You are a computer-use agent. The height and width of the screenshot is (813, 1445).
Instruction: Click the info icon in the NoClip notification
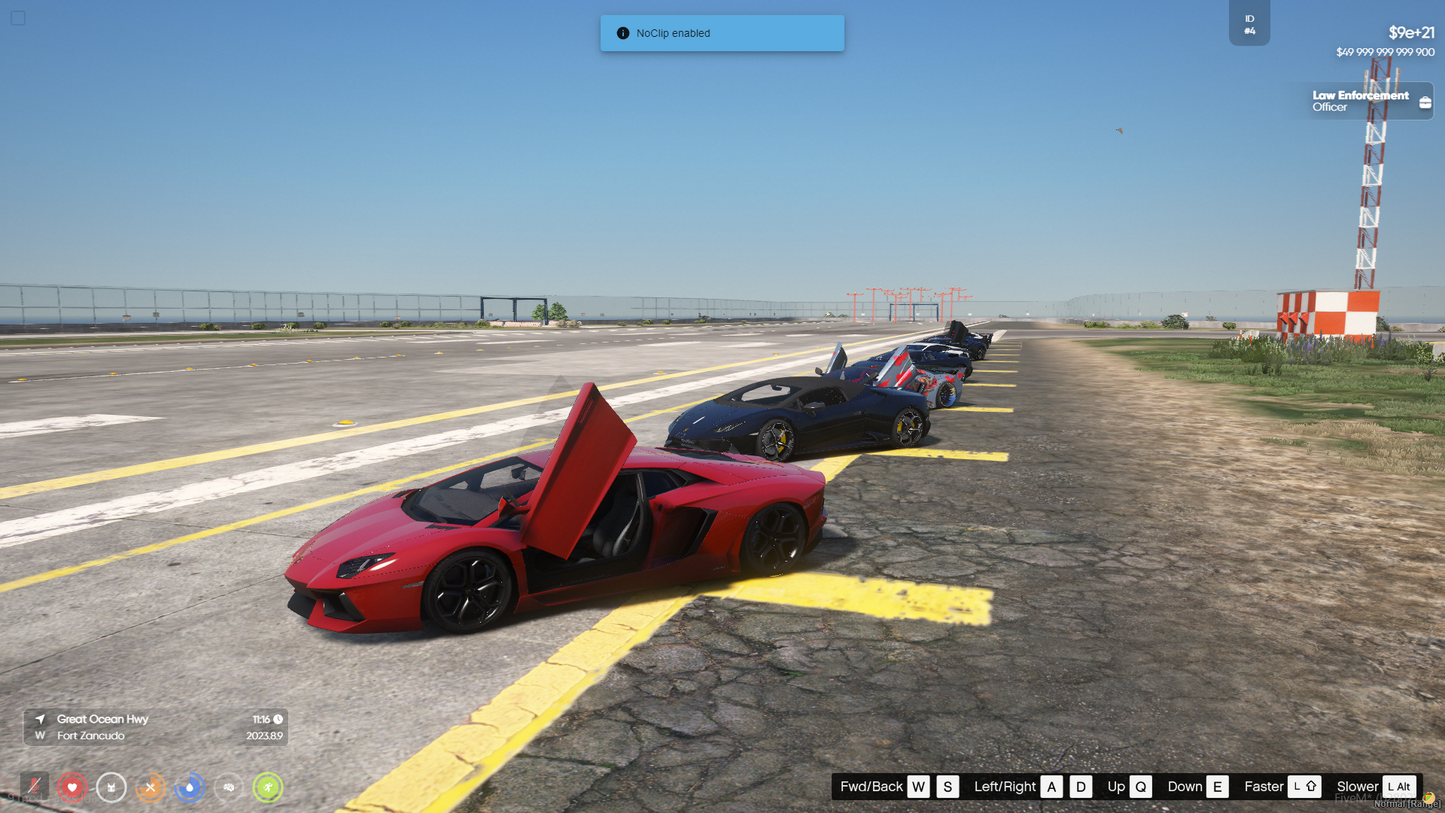click(x=623, y=33)
